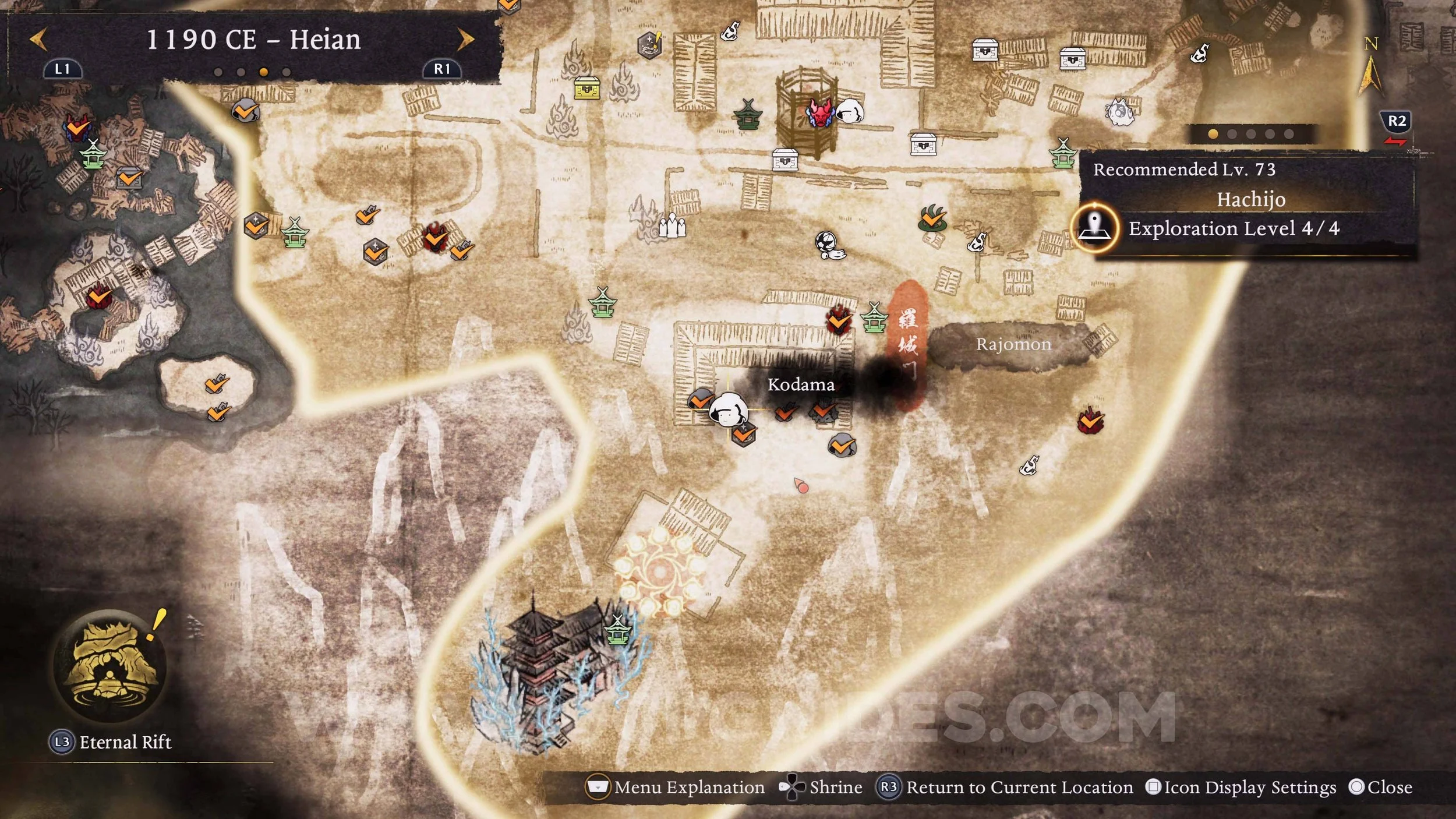1456x819 pixels.
Task: Open the Eternal Rift emblem
Action: click(109, 666)
